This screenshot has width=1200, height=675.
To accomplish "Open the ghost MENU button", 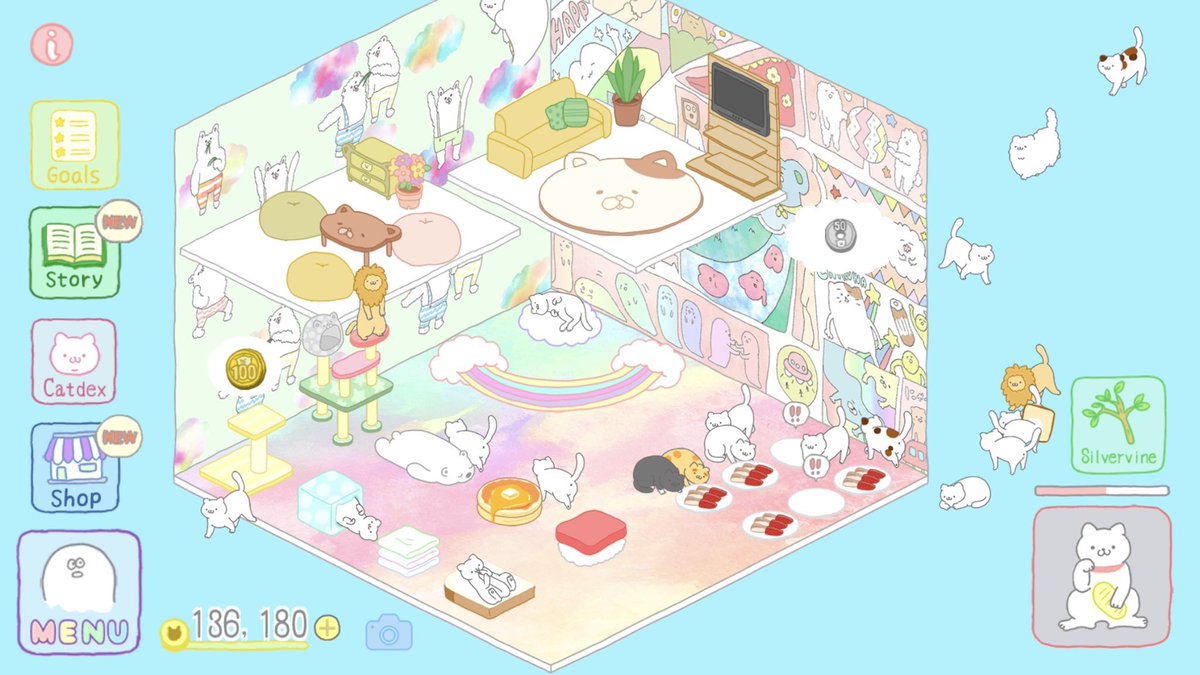I will (79, 593).
